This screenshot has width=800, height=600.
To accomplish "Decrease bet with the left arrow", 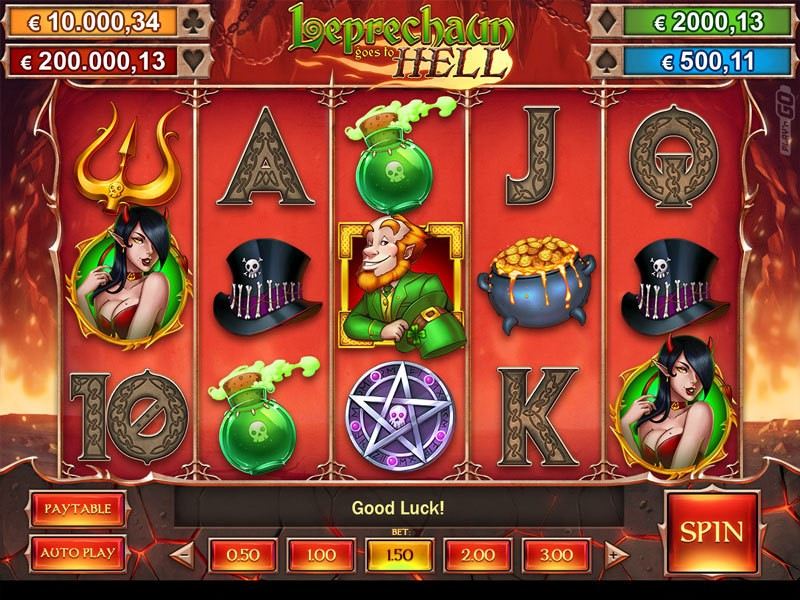I will pyautogui.click(x=181, y=554).
